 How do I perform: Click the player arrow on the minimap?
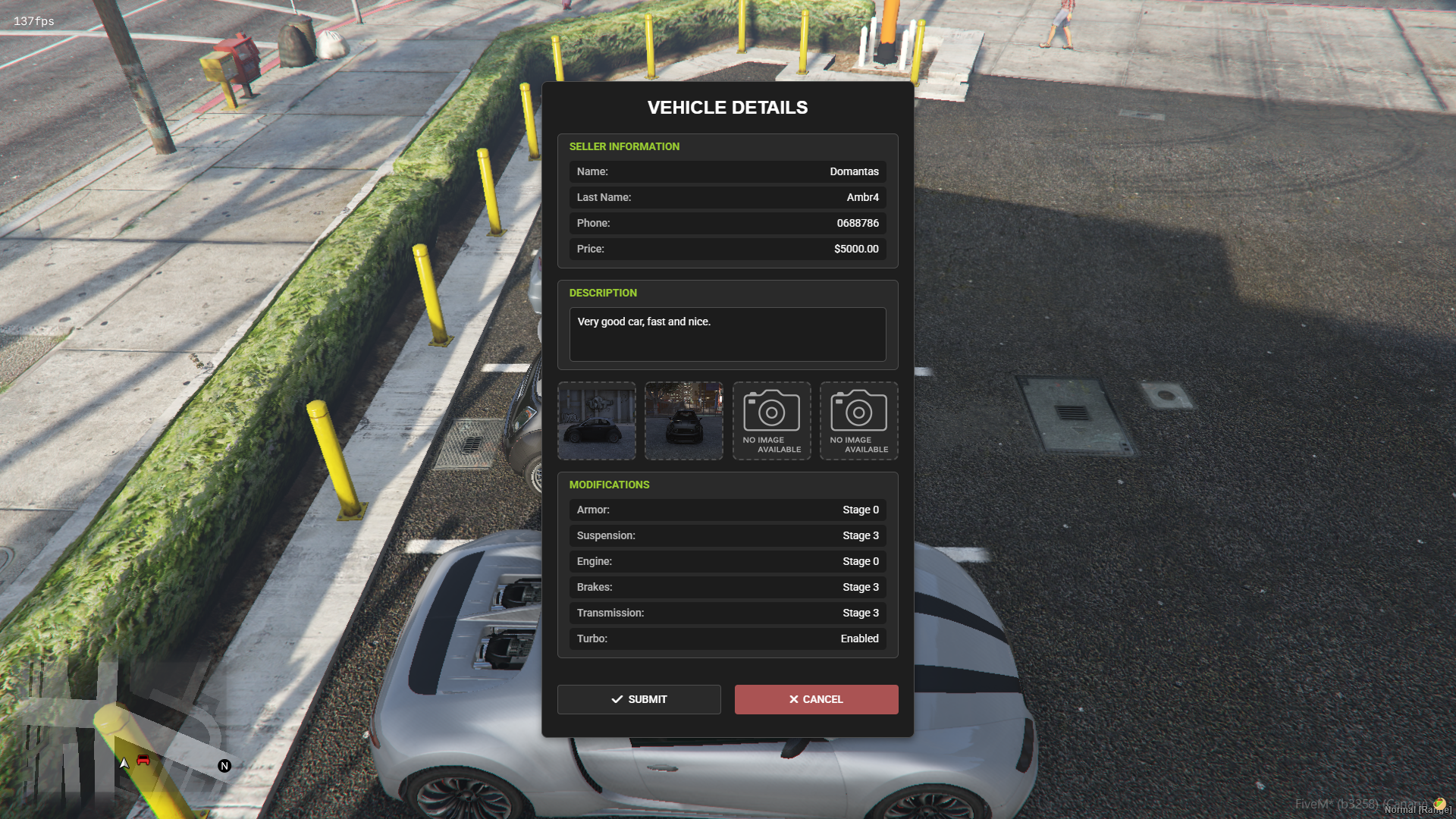click(124, 764)
